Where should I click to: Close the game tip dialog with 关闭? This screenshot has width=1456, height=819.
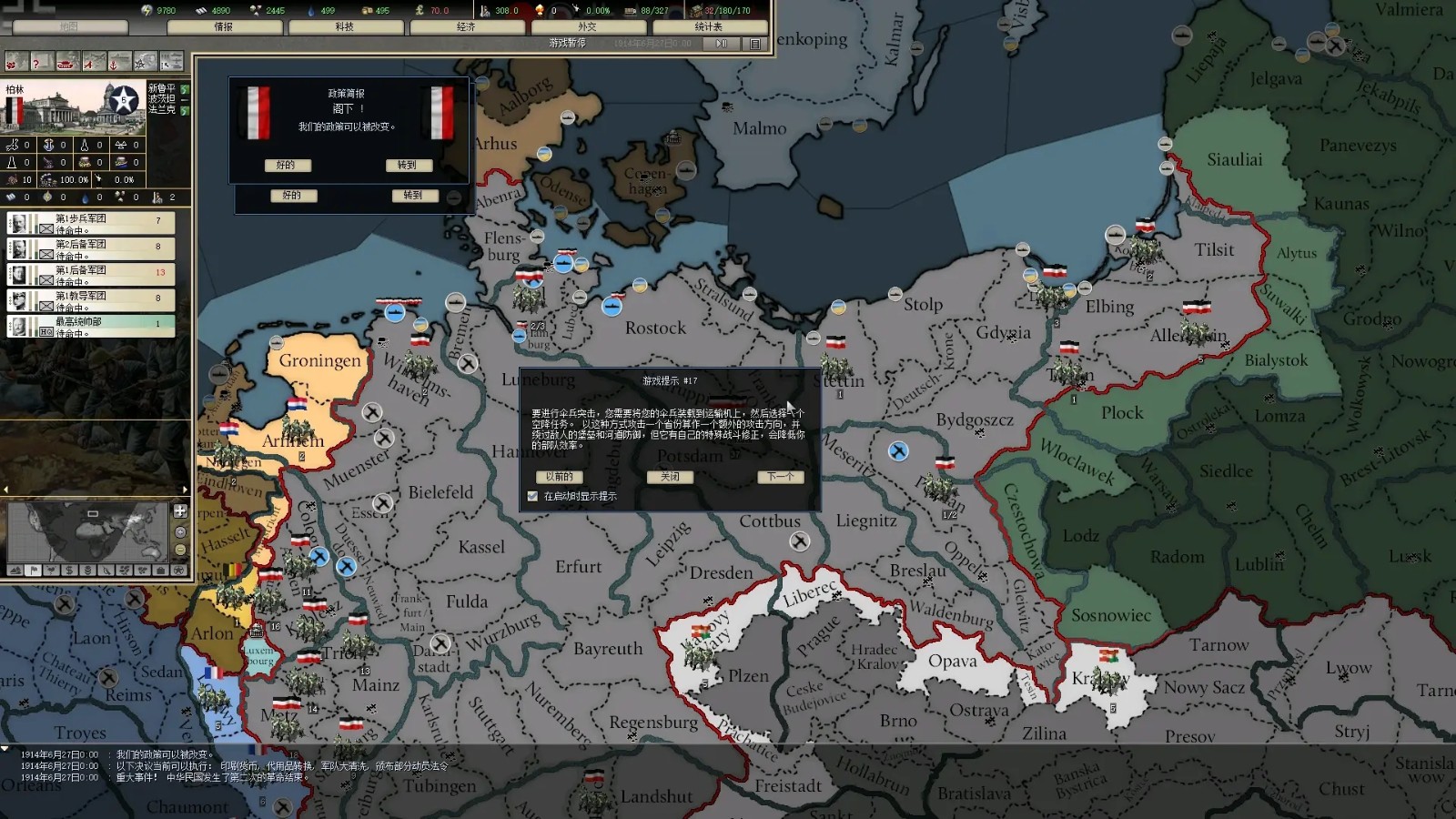click(x=670, y=477)
